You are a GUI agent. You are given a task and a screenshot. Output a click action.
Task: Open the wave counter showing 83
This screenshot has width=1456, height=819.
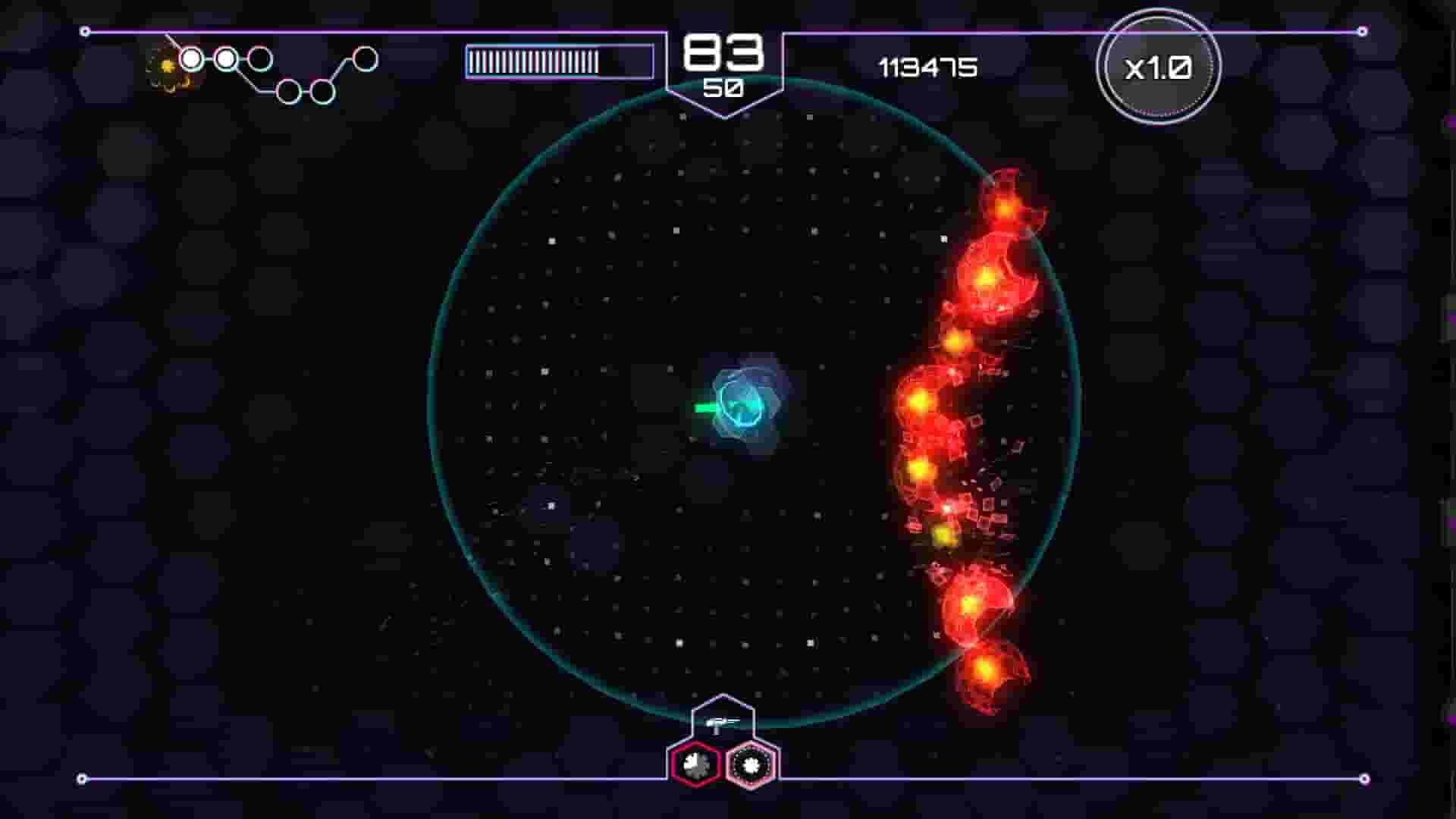click(x=723, y=53)
